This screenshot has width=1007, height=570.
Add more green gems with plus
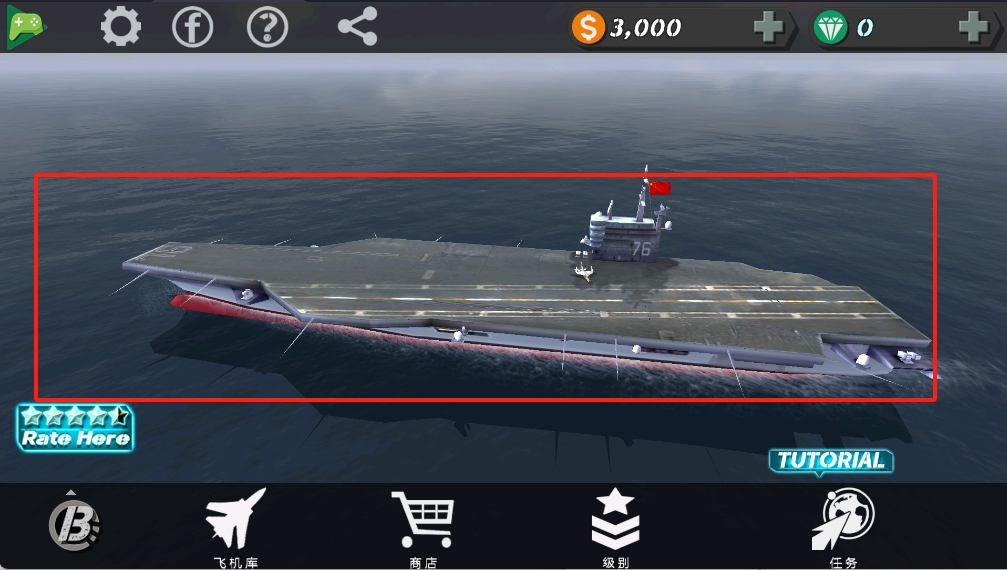[973, 28]
